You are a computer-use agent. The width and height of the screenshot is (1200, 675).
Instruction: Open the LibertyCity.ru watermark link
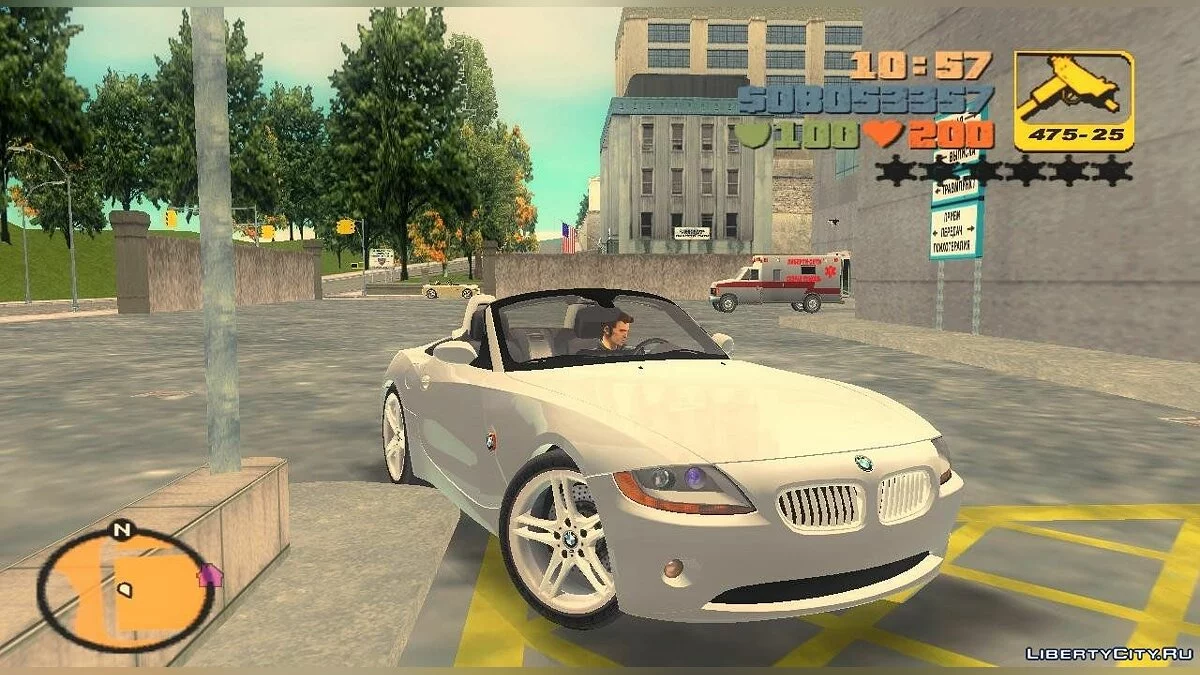click(1108, 654)
